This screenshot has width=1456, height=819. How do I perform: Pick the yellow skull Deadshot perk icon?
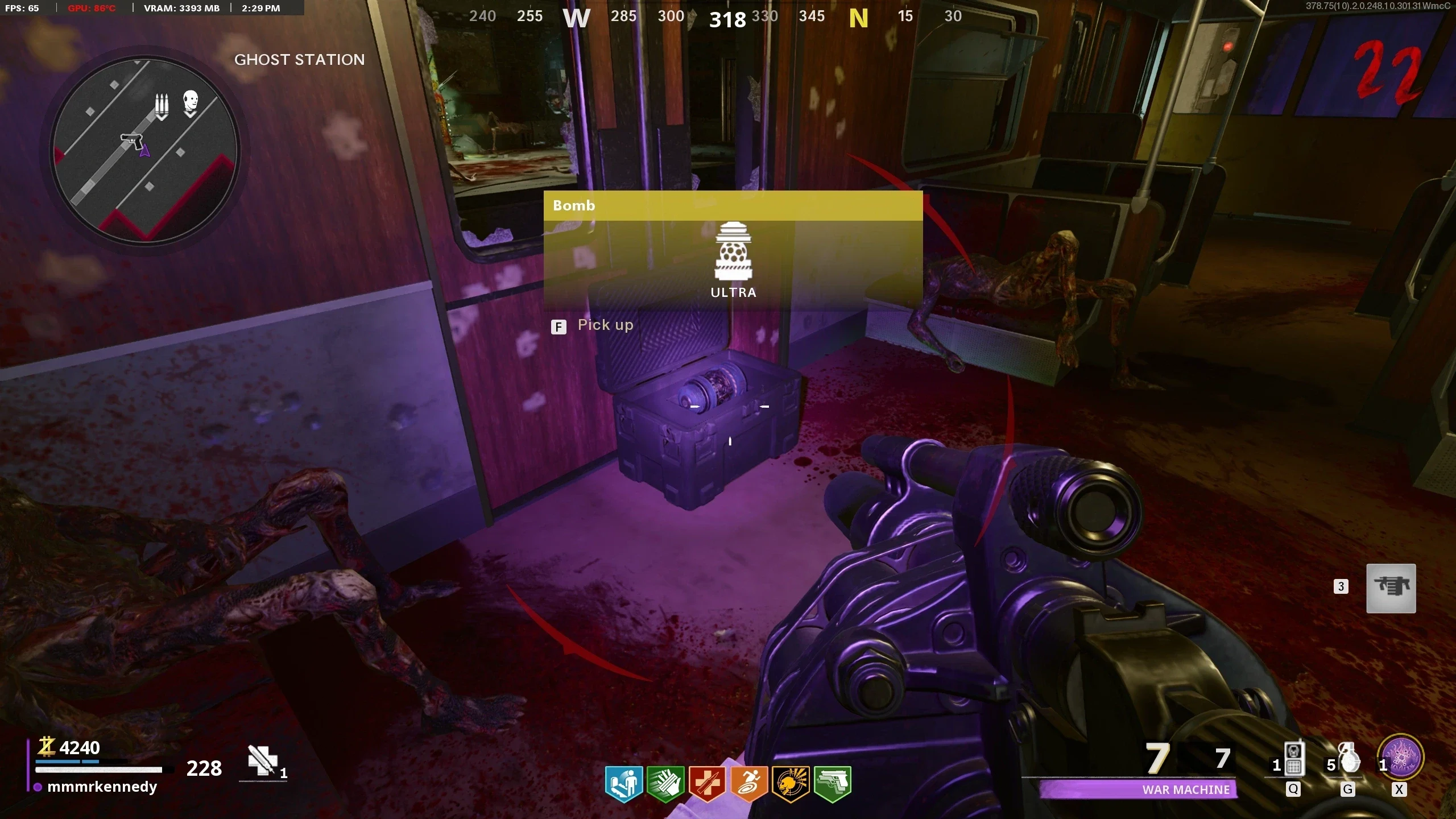[791, 784]
